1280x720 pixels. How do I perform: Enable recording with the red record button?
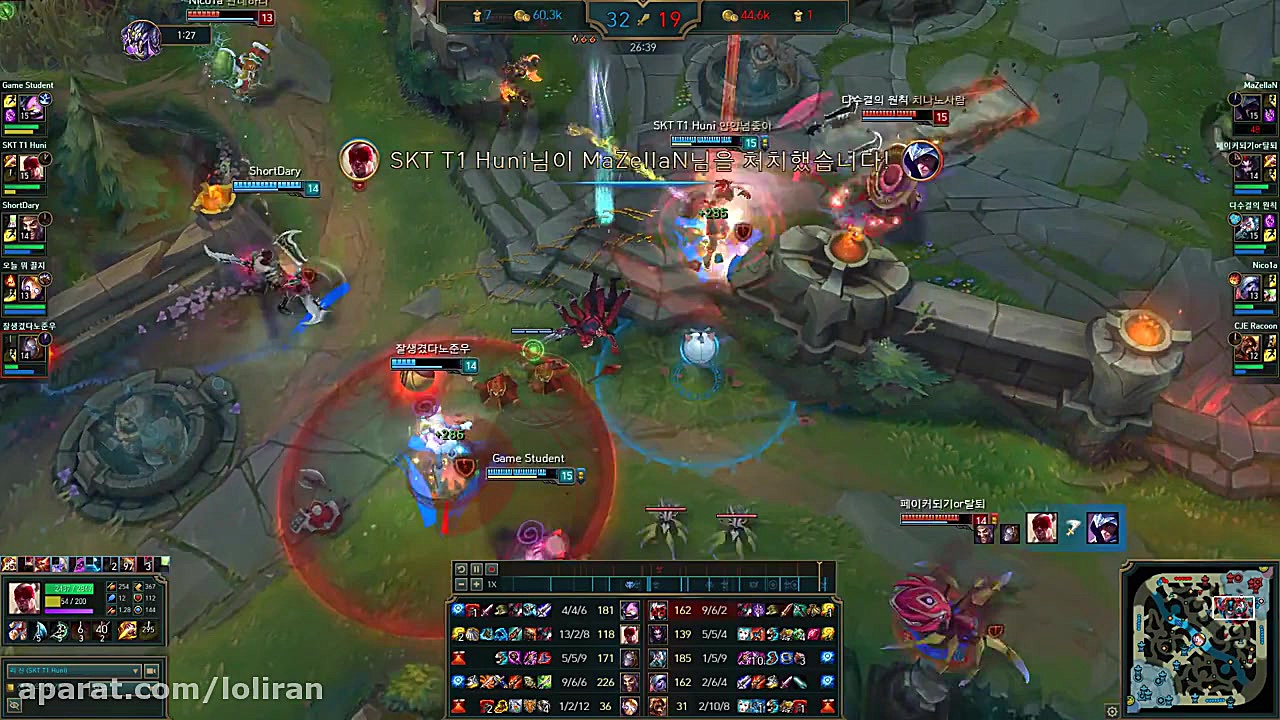(492, 569)
